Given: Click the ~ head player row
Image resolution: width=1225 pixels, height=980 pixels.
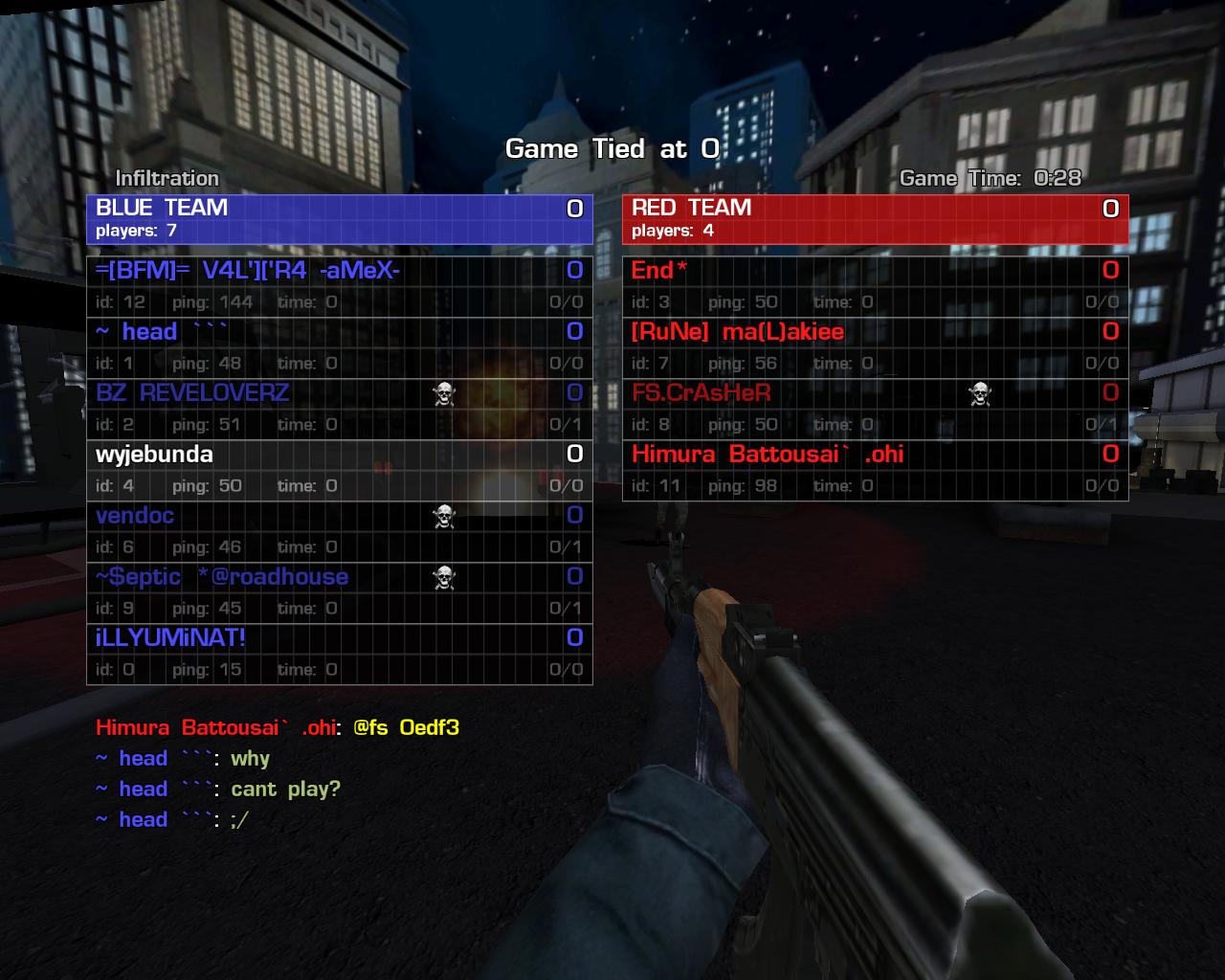Looking at the screenshot, I should pyautogui.click(x=339, y=346).
